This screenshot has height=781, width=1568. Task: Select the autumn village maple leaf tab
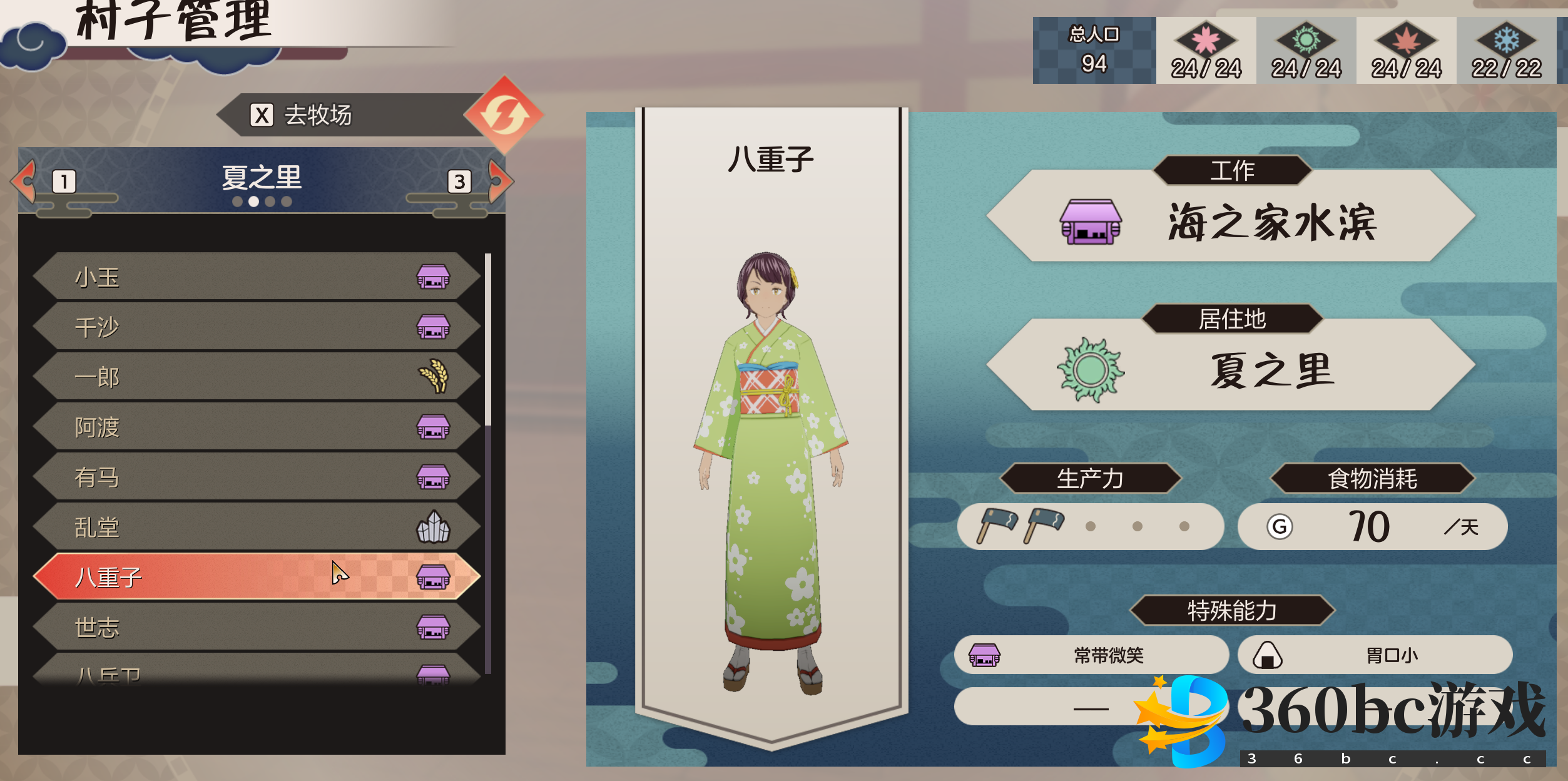pyautogui.click(x=1406, y=51)
